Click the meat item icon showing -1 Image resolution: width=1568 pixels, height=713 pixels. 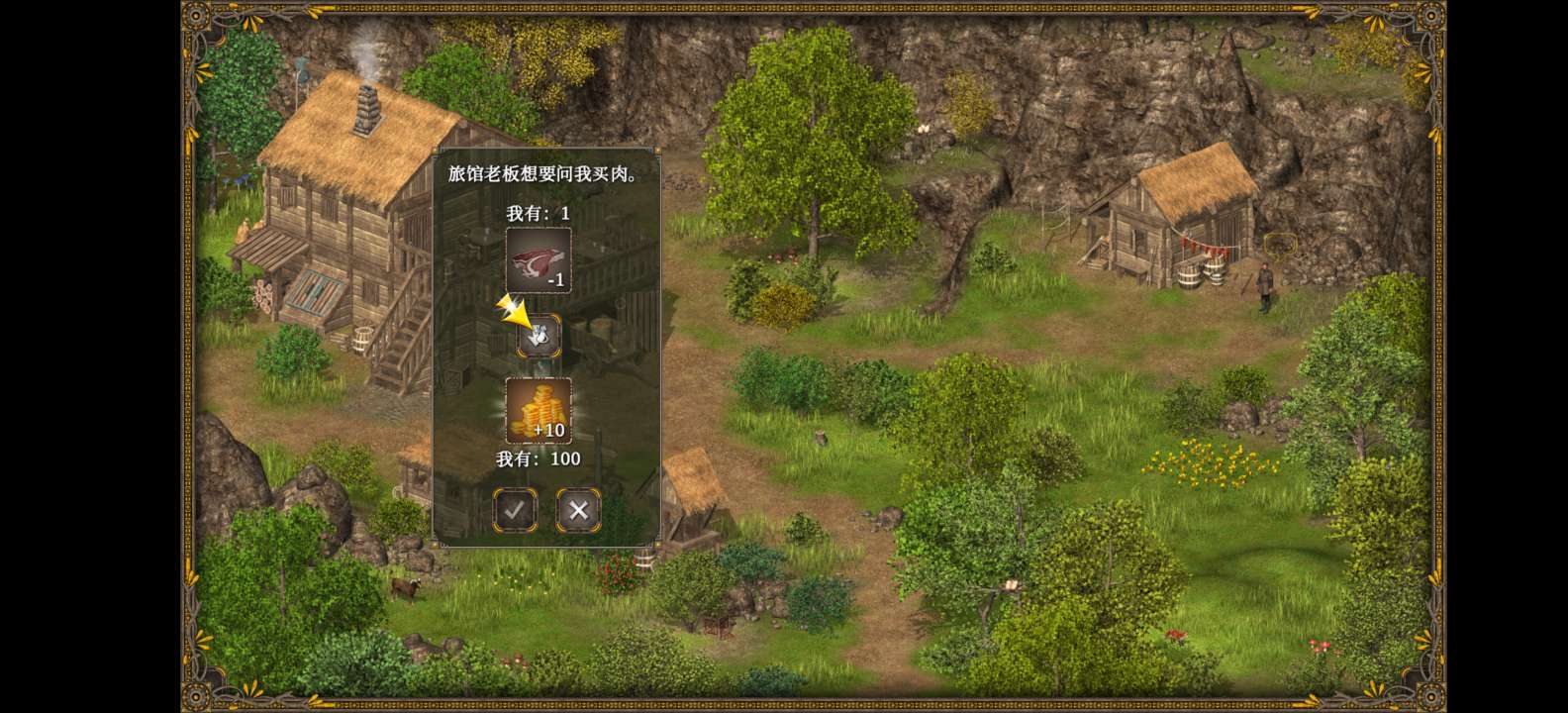[538, 259]
